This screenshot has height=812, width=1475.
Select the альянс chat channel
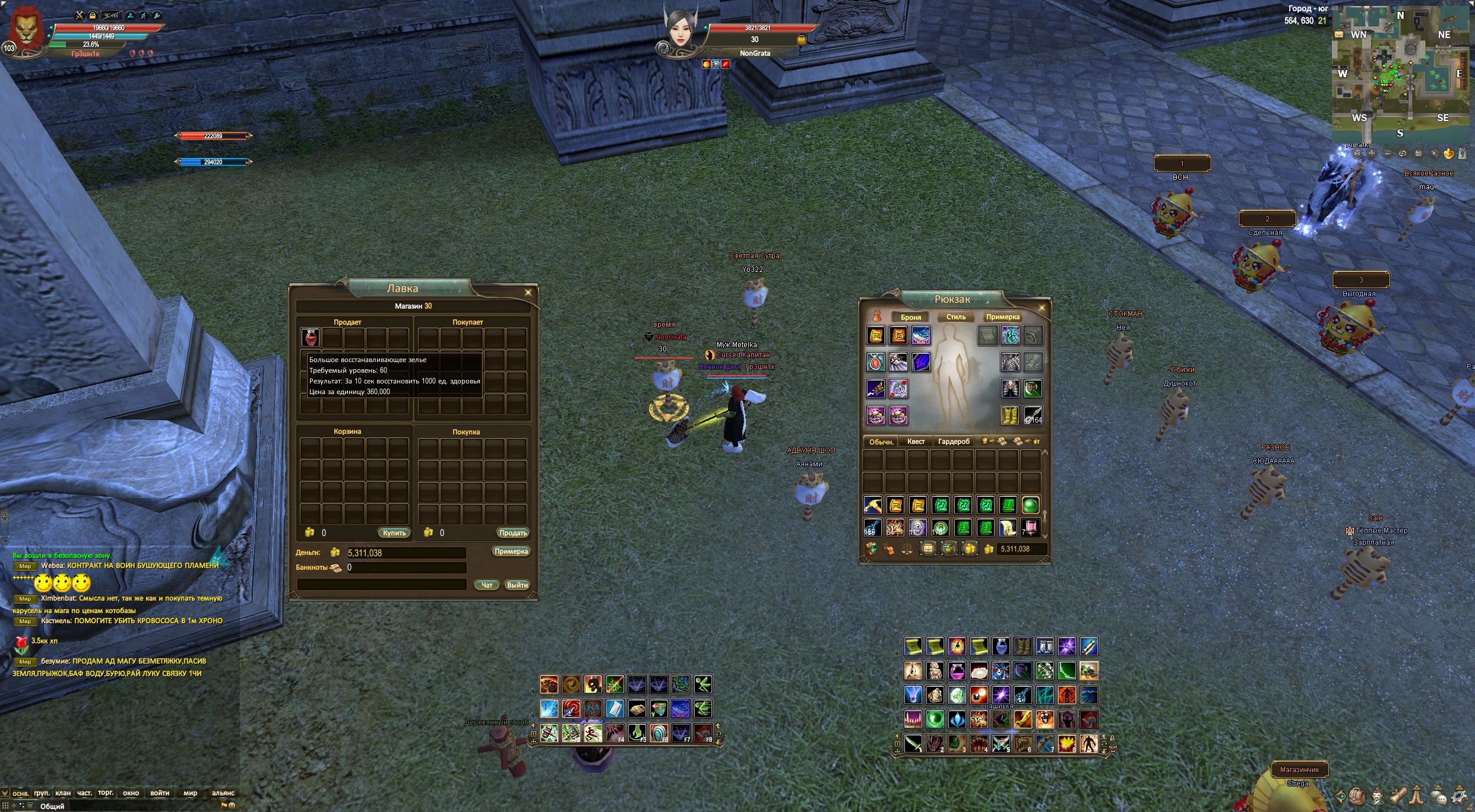click(223, 793)
